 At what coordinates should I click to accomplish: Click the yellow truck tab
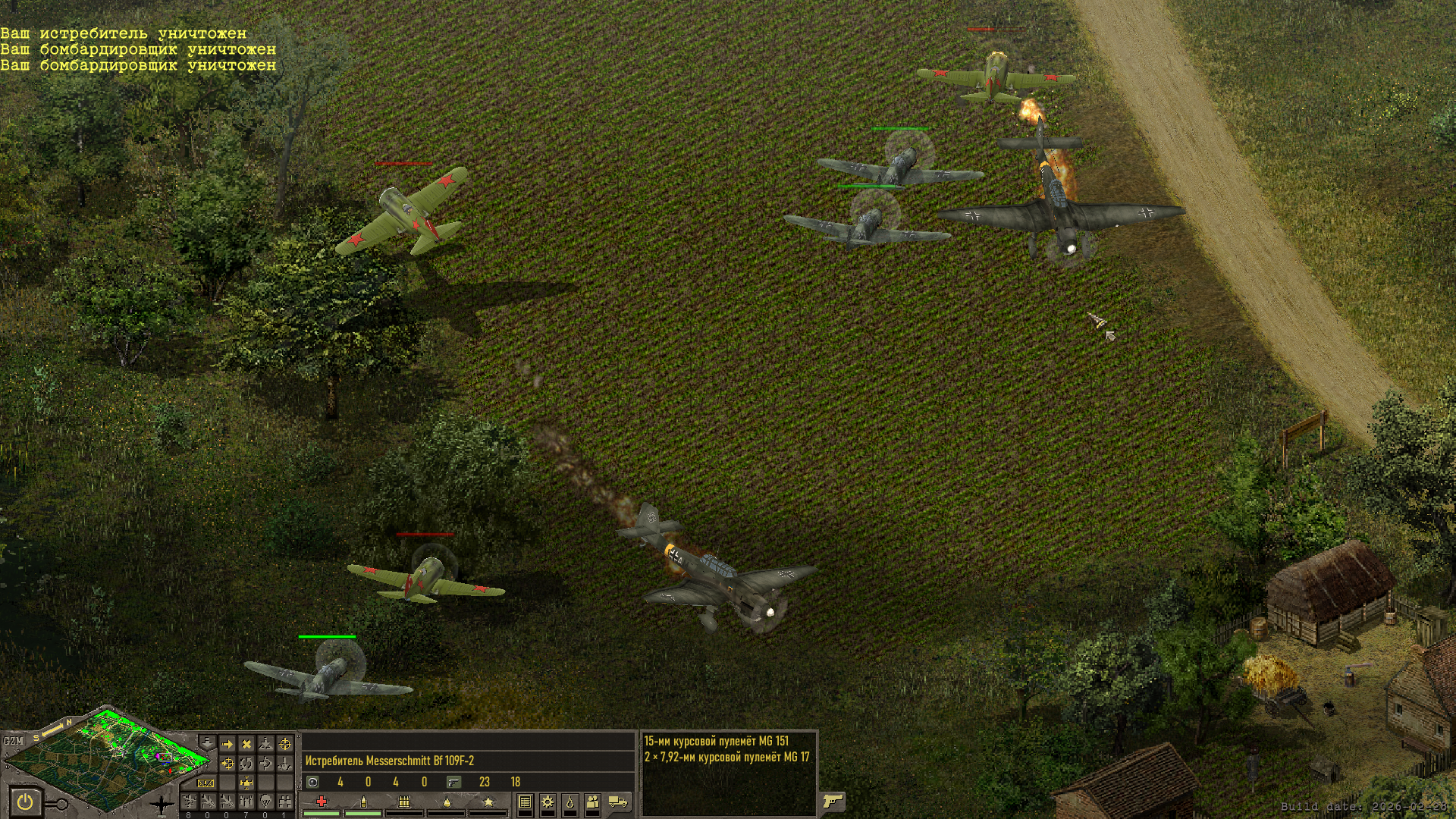pyautogui.click(x=618, y=802)
